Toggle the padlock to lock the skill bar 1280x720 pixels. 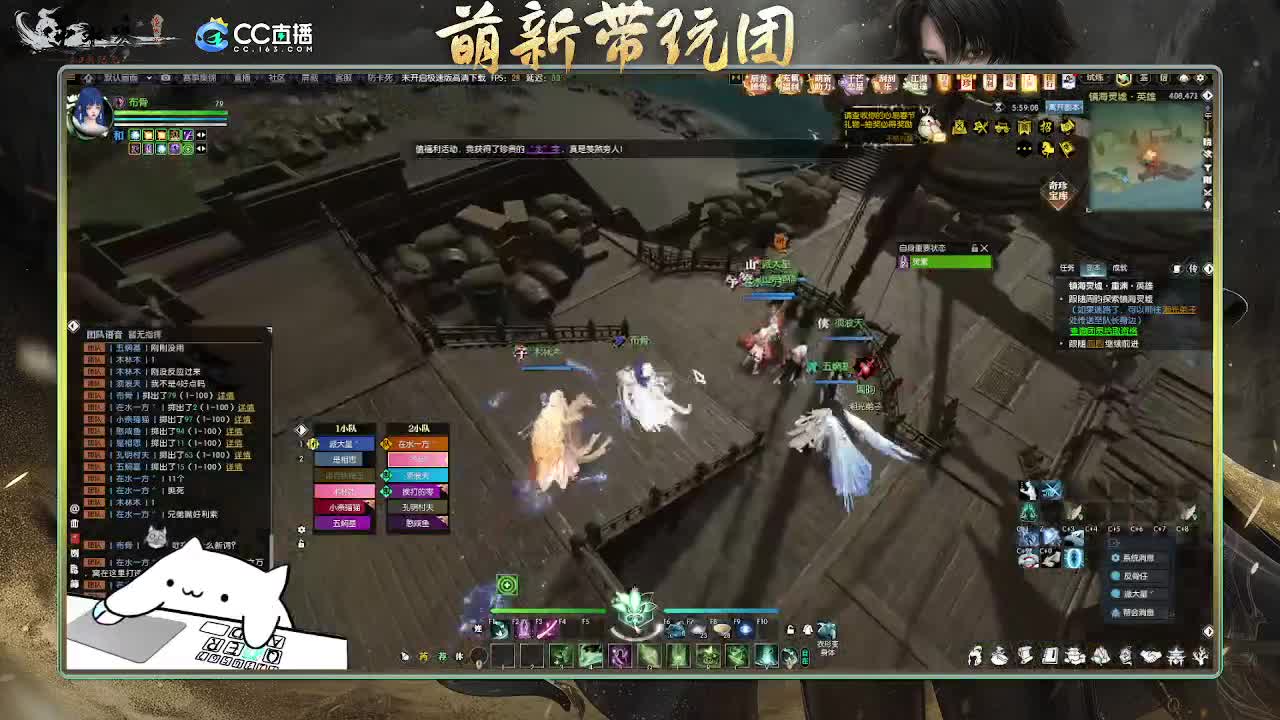click(x=788, y=630)
